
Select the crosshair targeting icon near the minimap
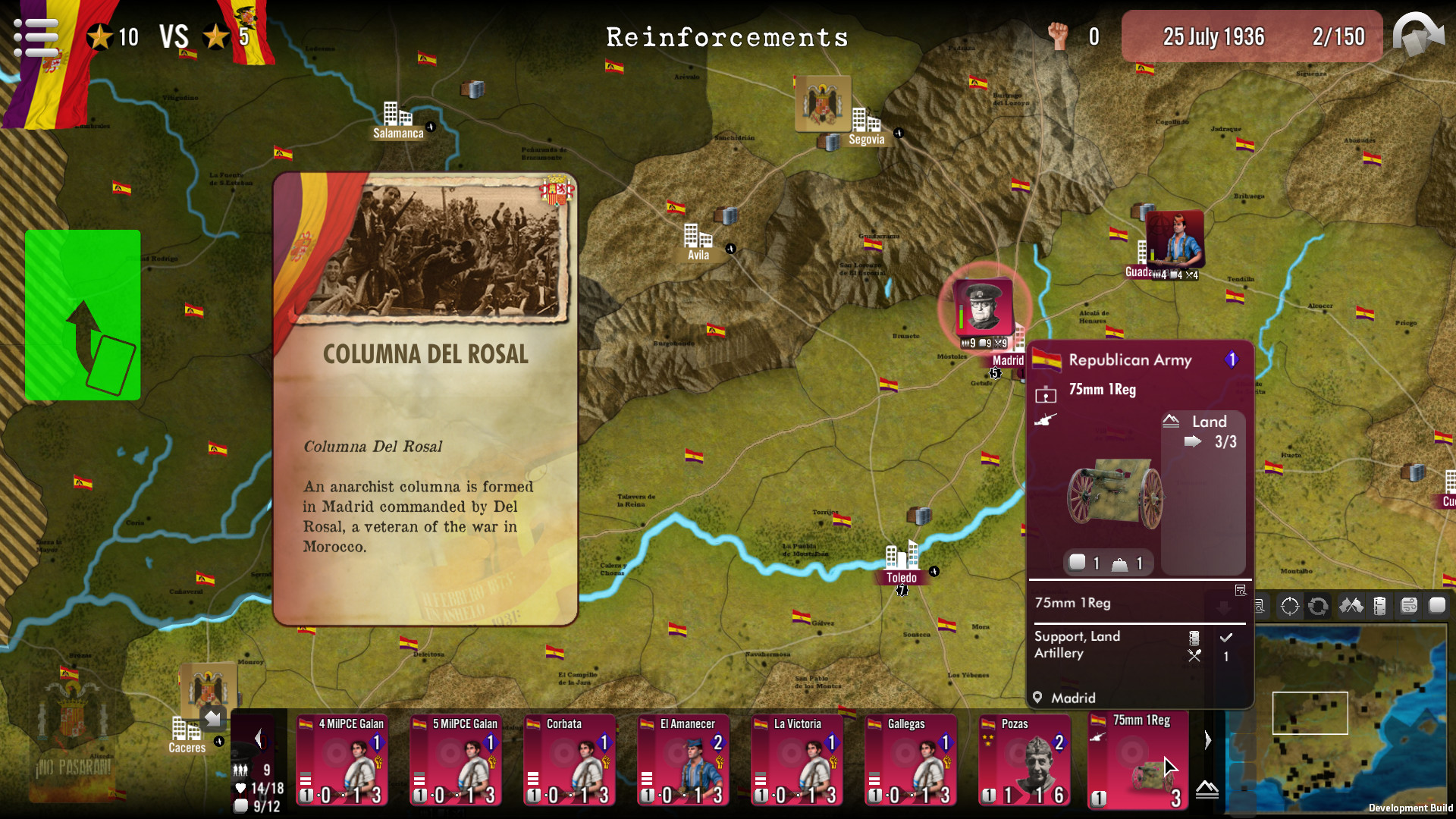(1289, 607)
